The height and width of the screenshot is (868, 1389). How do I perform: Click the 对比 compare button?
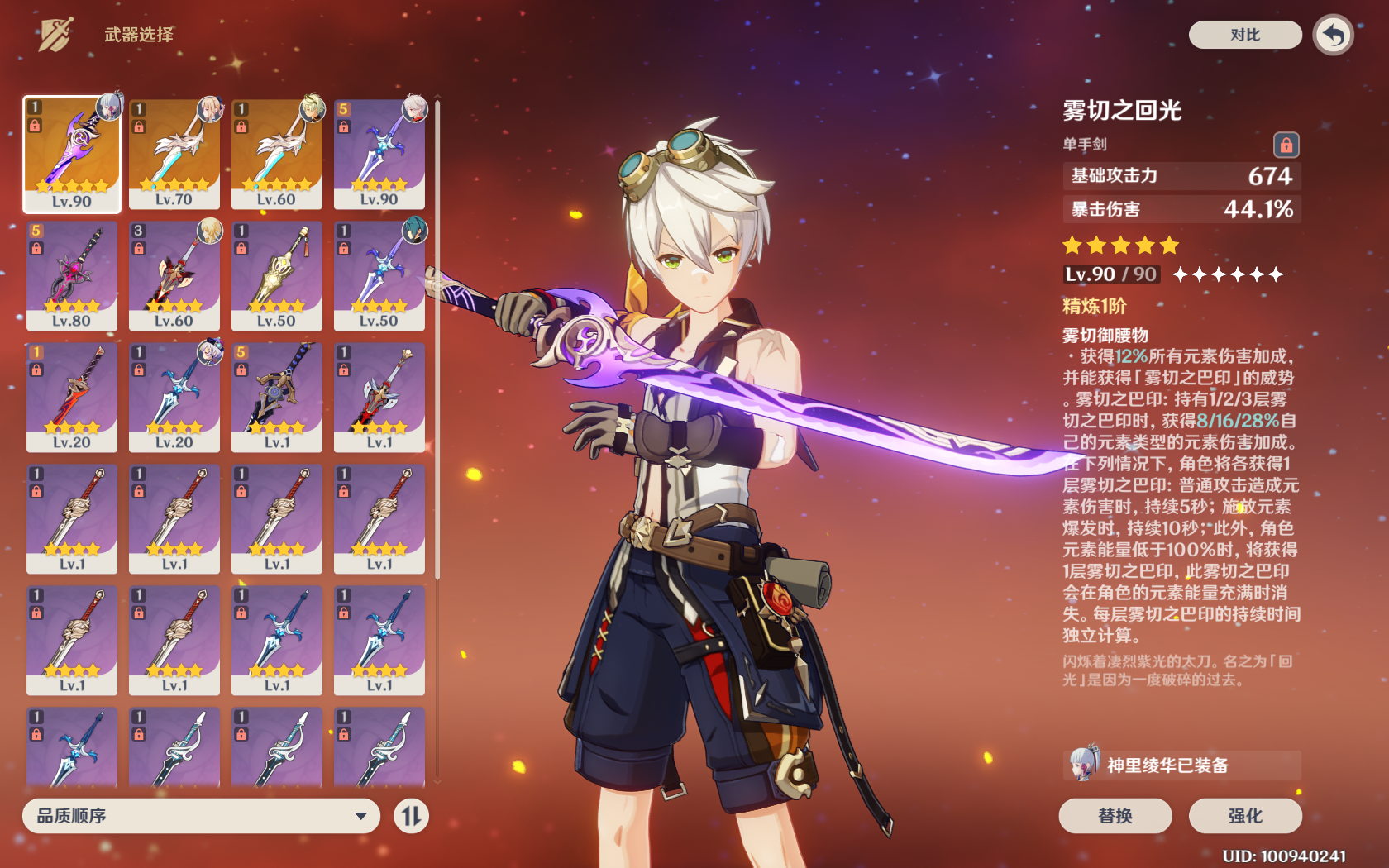pos(1244,36)
